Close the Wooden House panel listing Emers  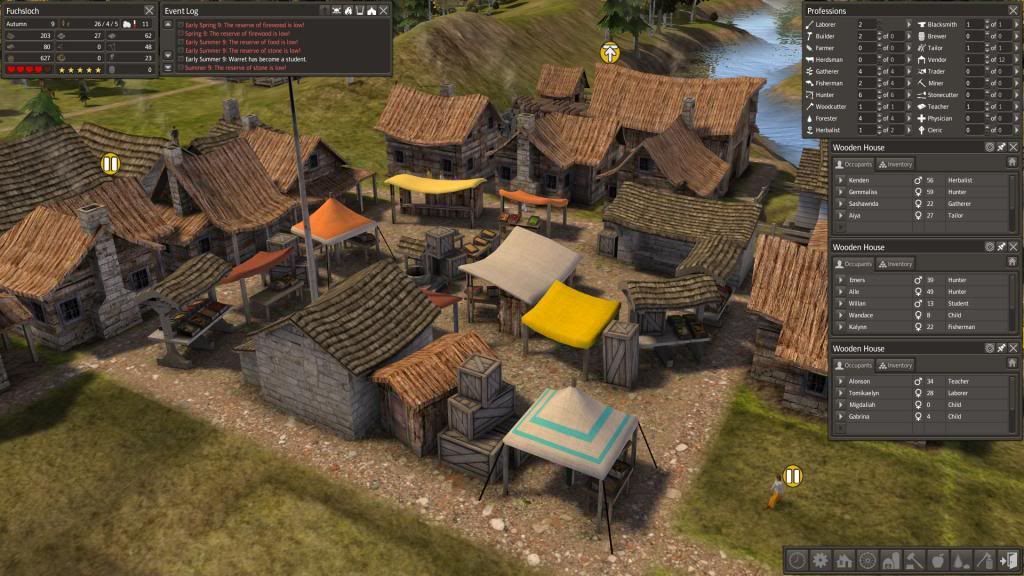1013,245
